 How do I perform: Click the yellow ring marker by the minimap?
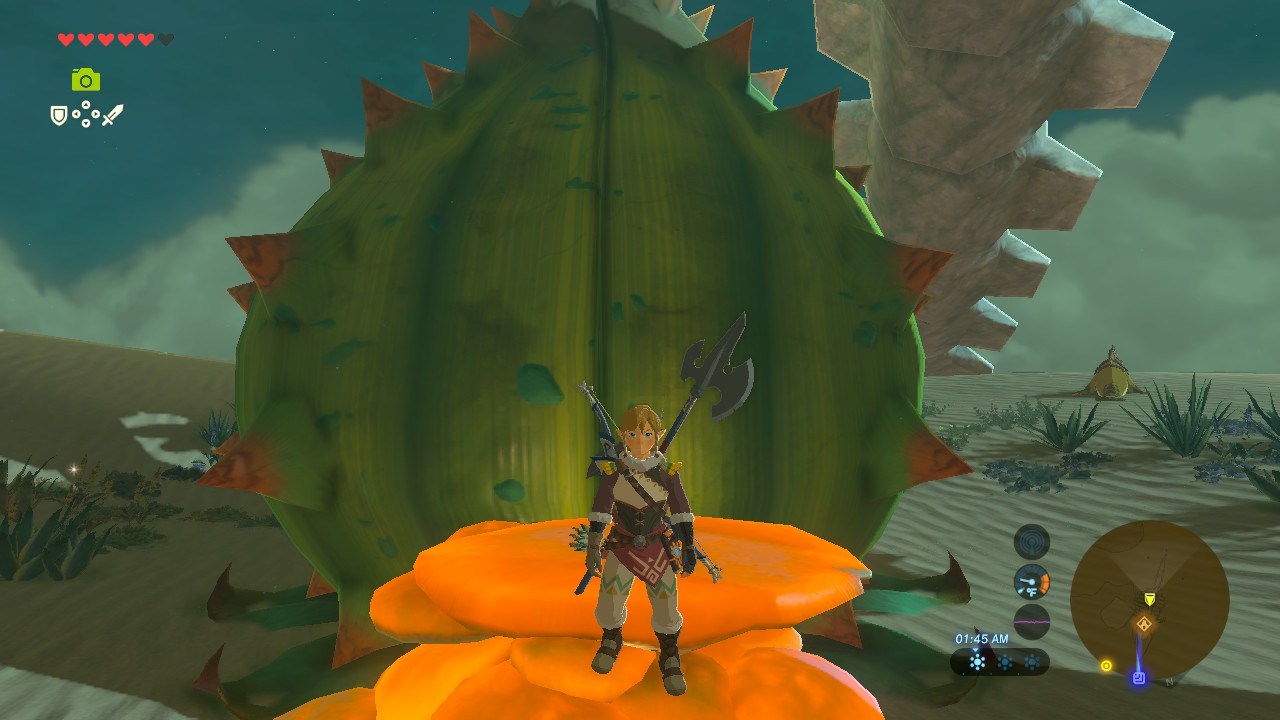click(x=1106, y=665)
